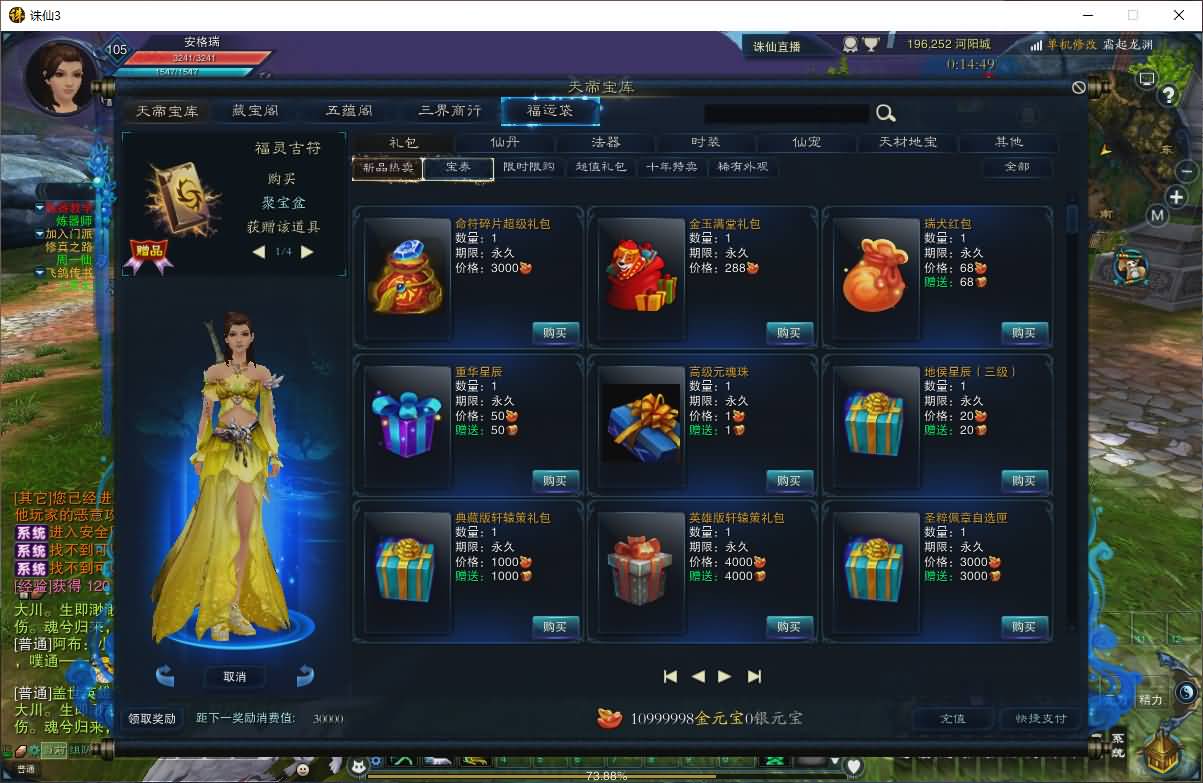This screenshot has height=783, width=1203.
Task: Click the shop search magnifier icon
Action: click(885, 113)
